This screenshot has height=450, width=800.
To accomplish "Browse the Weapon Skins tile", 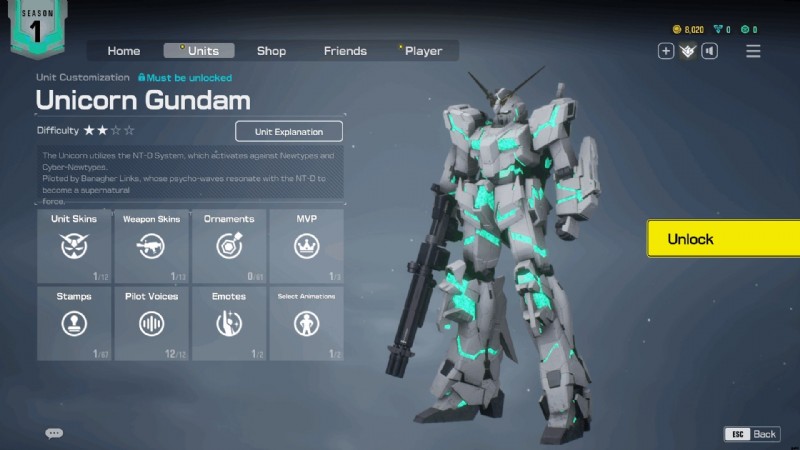I will click(x=151, y=246).
